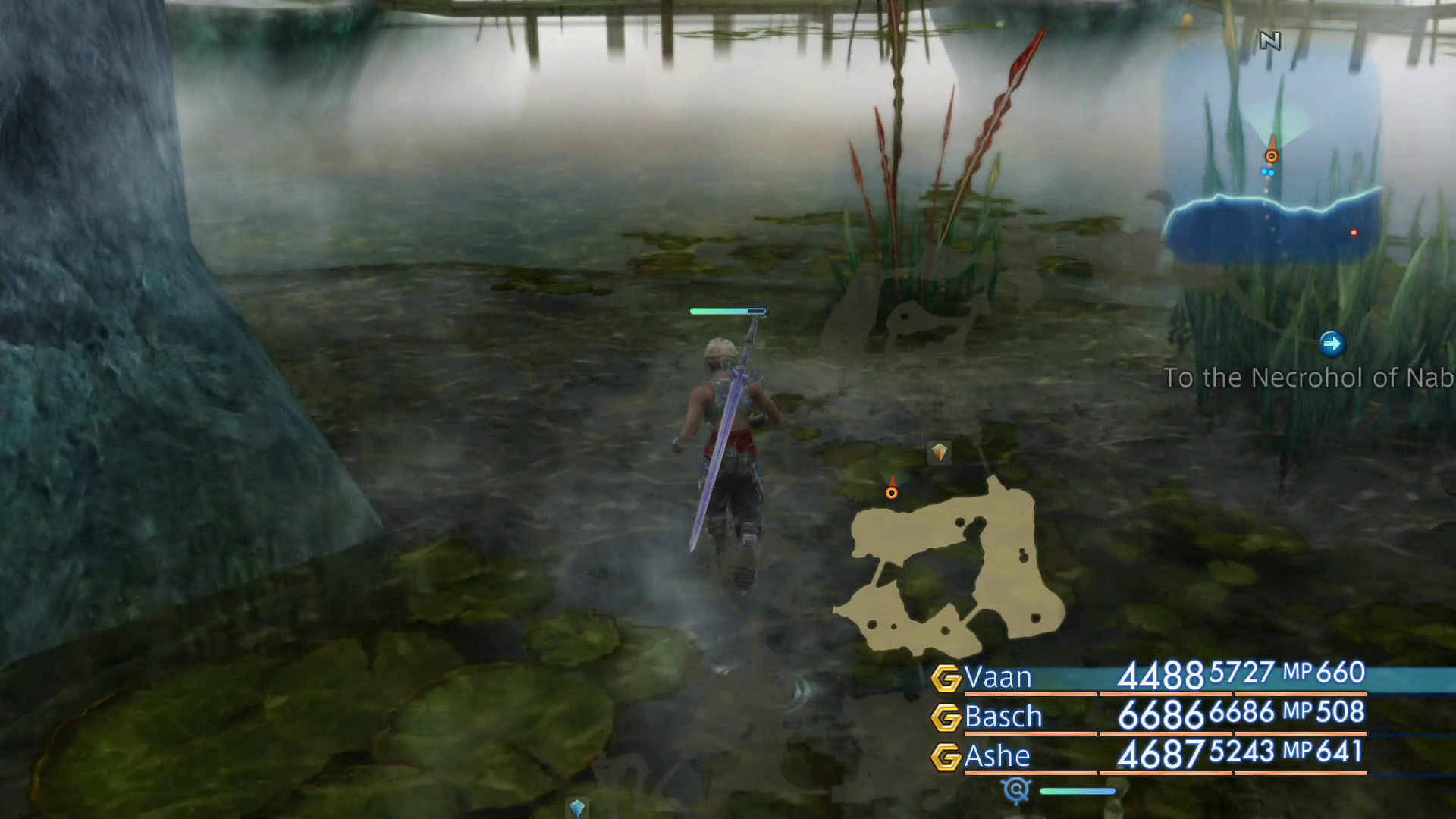The width and height of the screenshot is (1456, 819).
Task: Toggle the blue party dots on the minimap
Action: coord(1268,172)
